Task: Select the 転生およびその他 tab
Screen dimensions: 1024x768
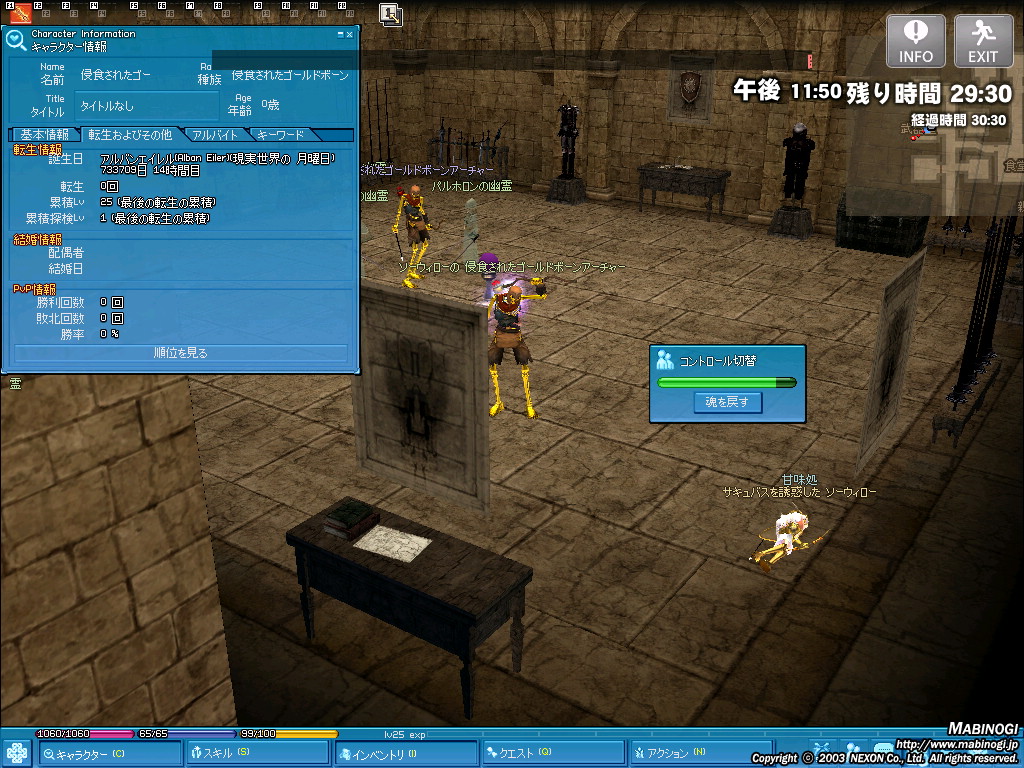Action: tap(129, 134)
